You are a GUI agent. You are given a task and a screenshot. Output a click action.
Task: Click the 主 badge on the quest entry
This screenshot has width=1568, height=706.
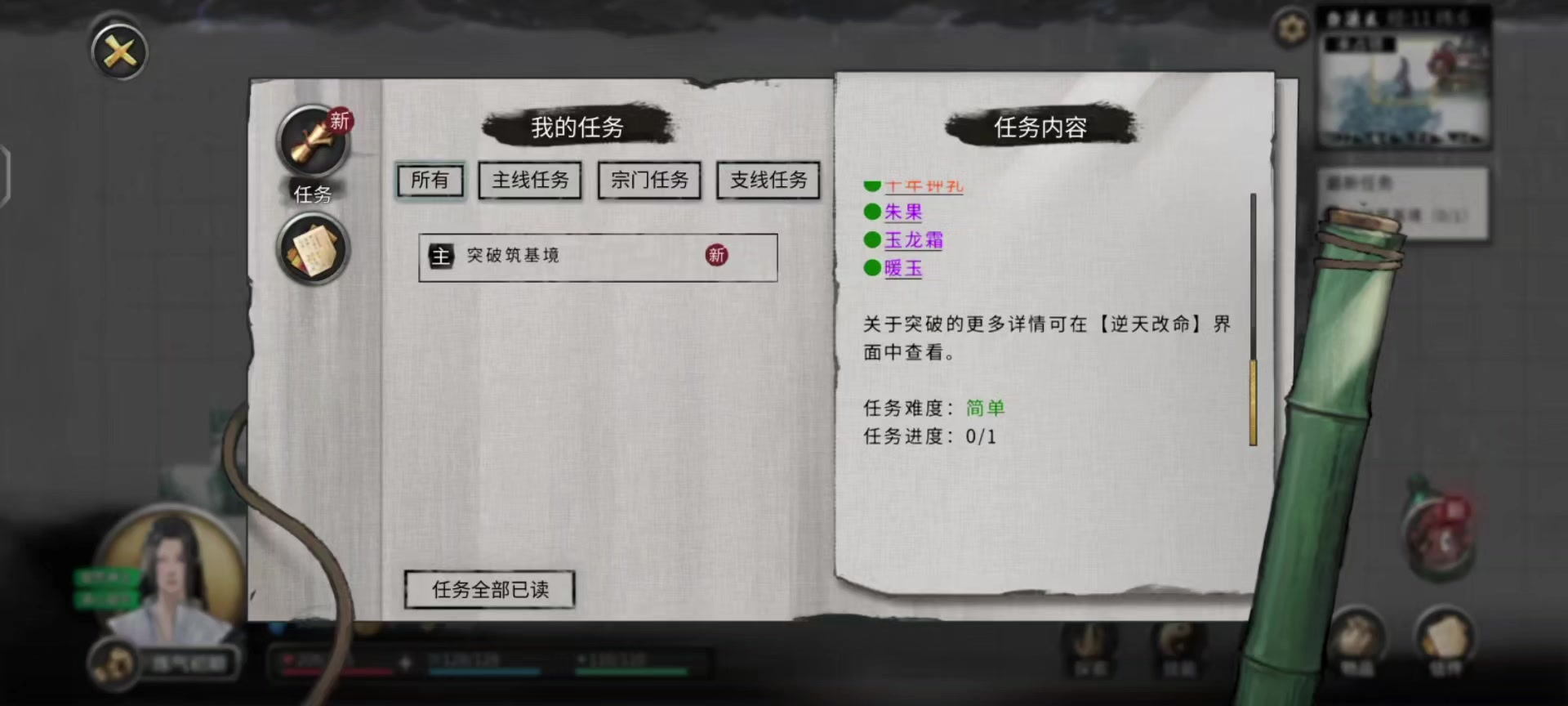pyautogui.click(x=442, y=256)
